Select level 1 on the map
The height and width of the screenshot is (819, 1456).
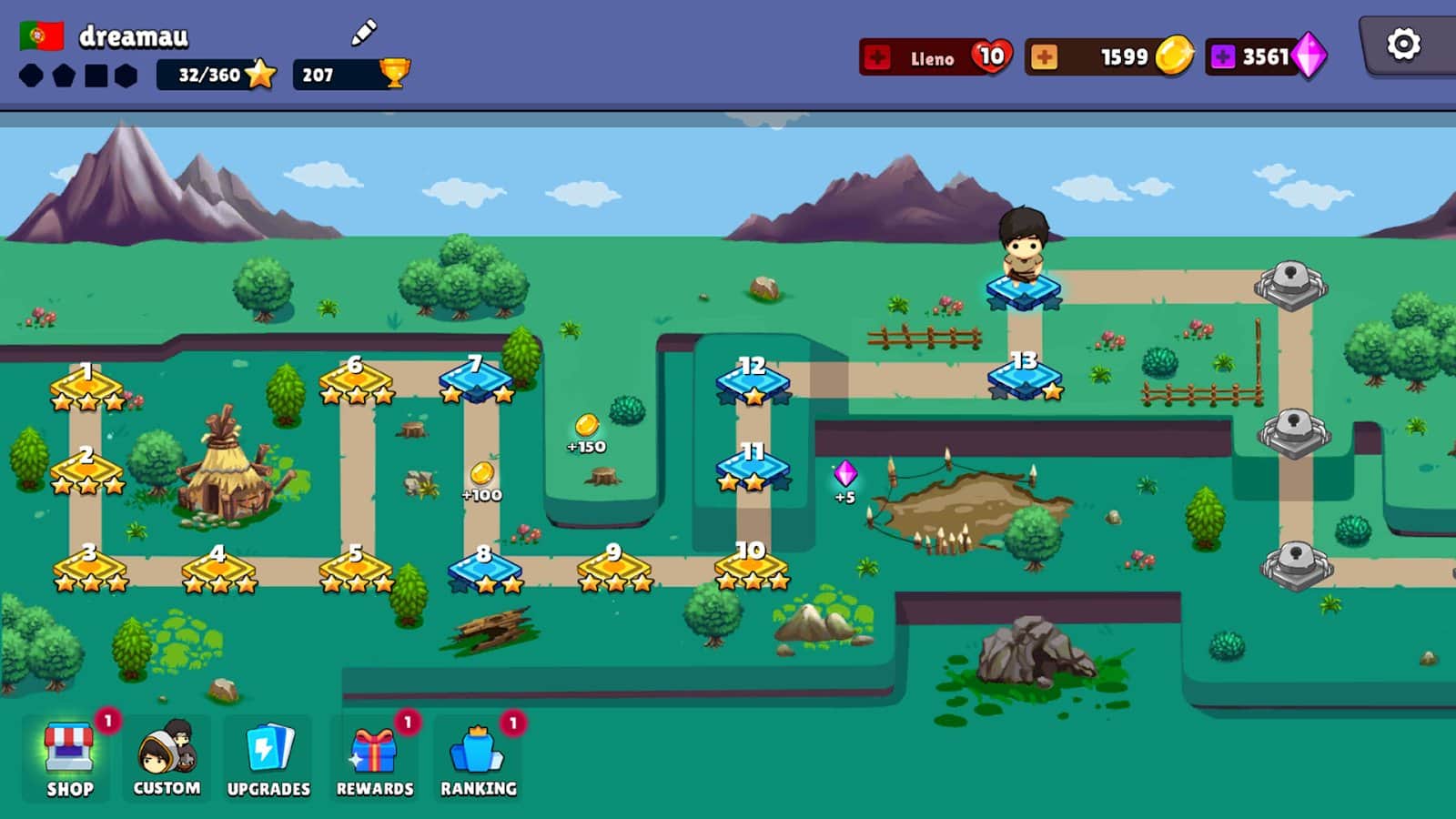click(x=87, y=384)
